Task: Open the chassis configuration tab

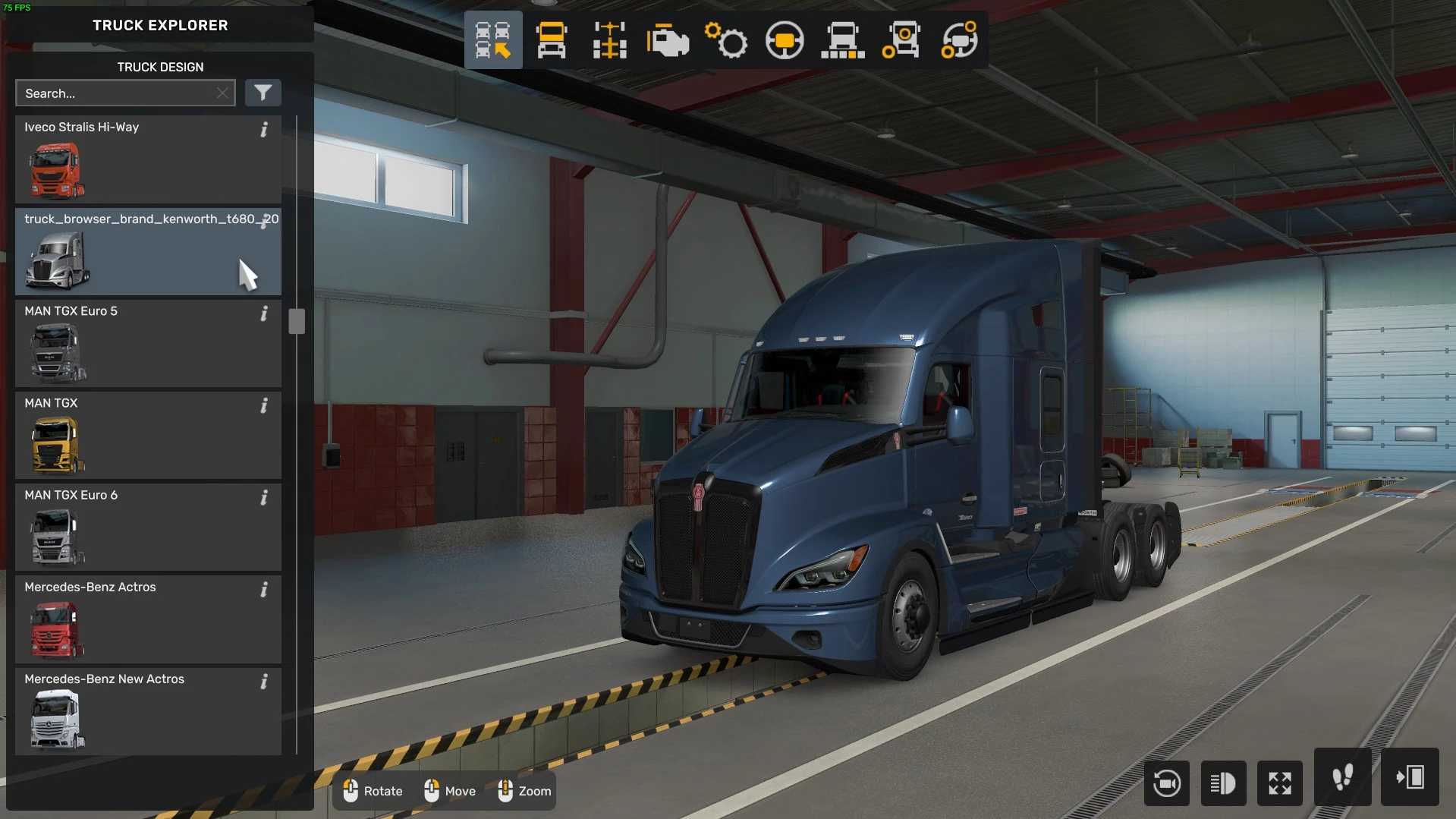Action: (609, 40)
